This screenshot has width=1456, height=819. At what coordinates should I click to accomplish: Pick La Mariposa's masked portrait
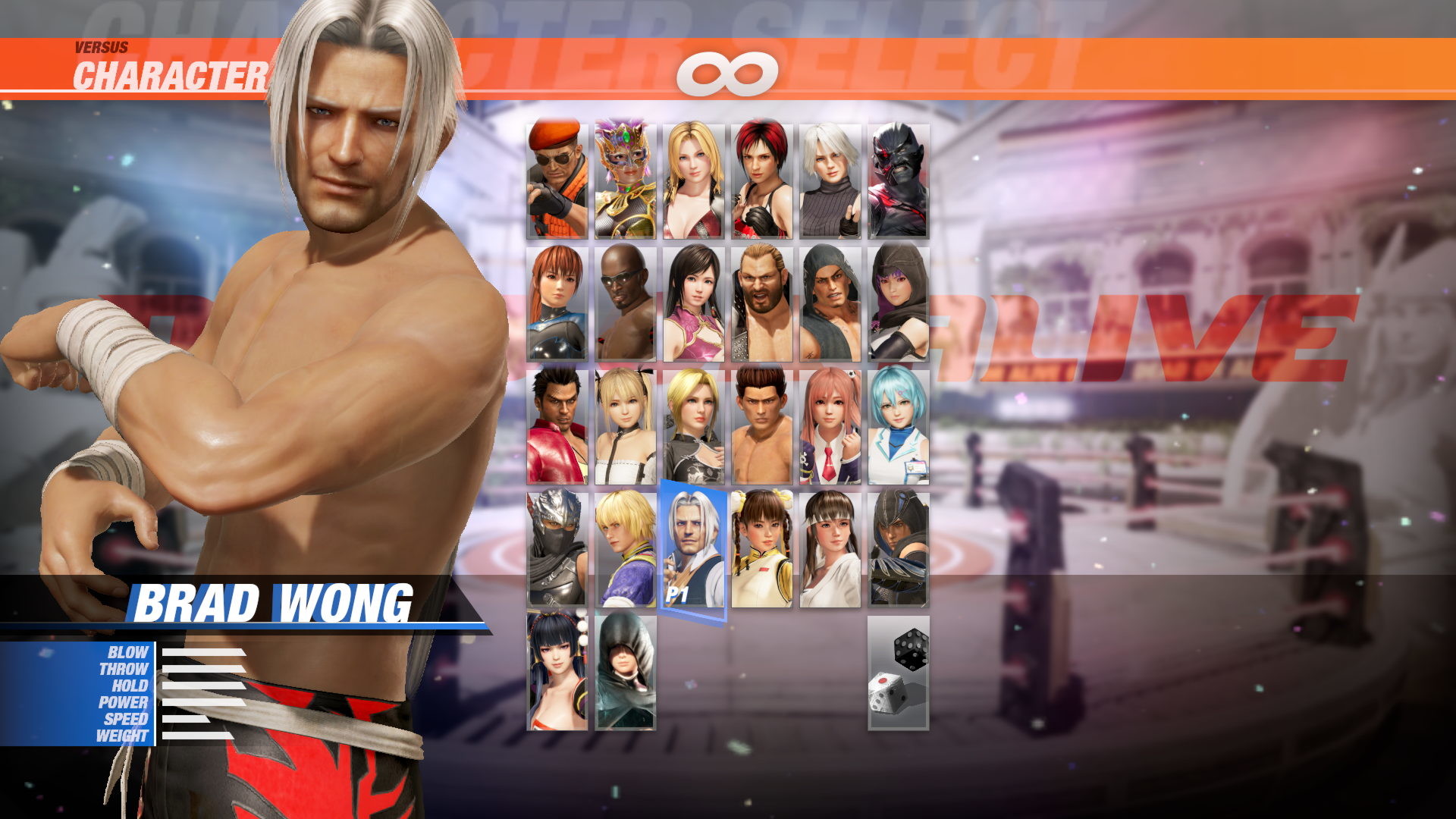tap(626, 180)
